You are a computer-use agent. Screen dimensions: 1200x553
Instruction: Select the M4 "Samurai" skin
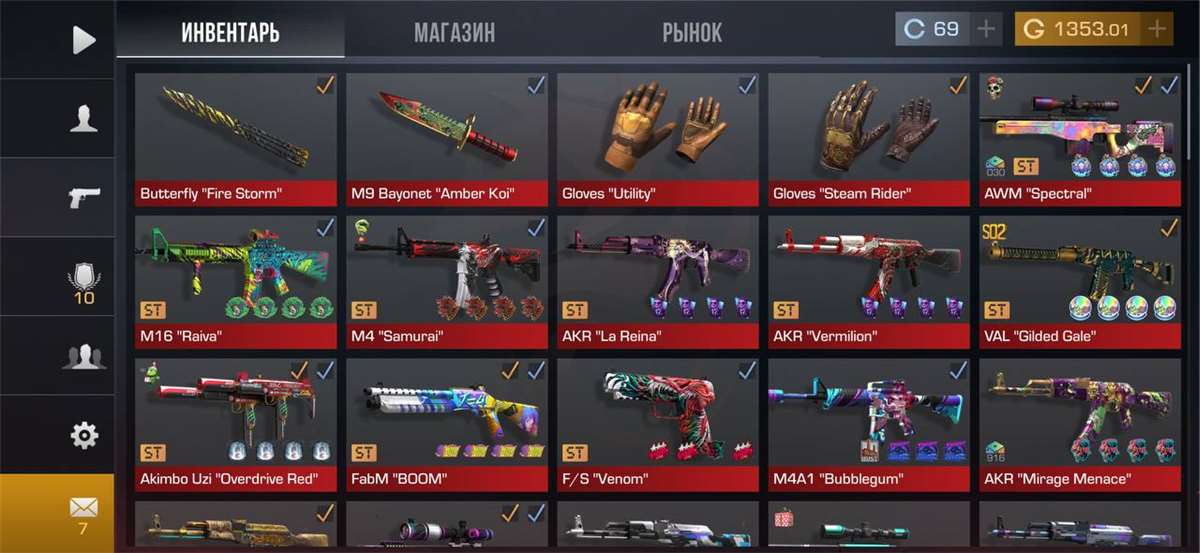coord(446,280)
